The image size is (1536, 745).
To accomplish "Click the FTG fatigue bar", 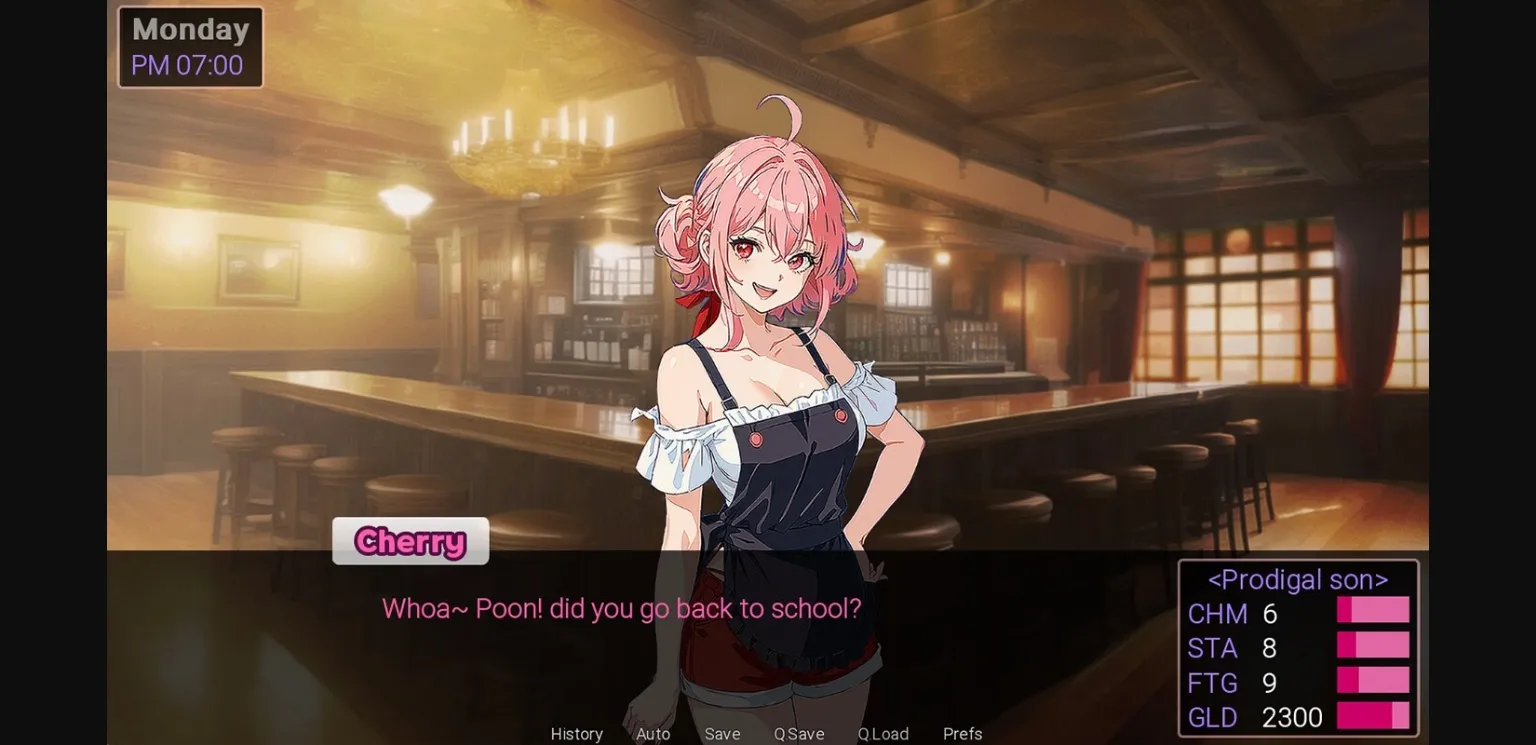I will click(x=1372, y=680).
